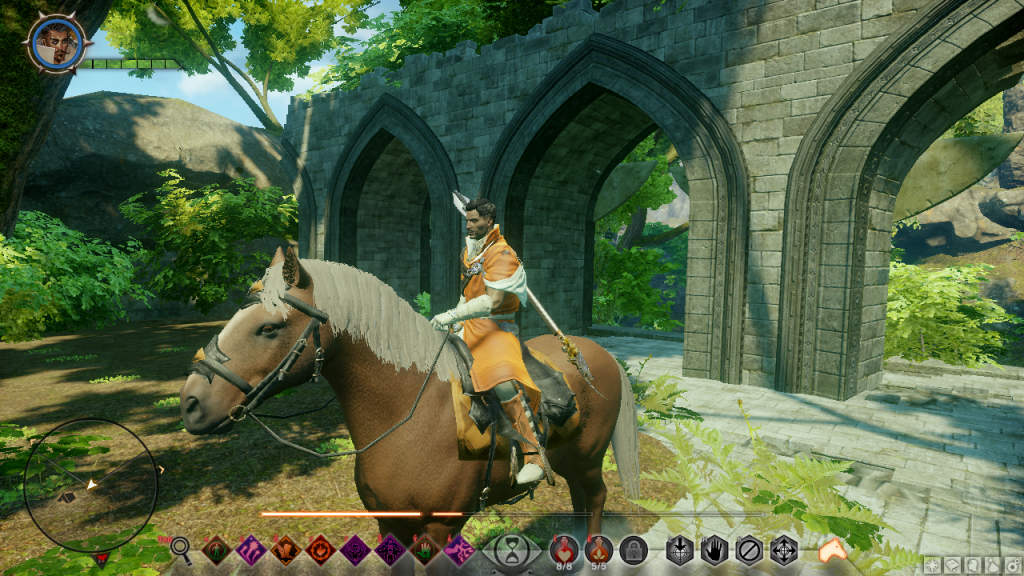
Task: Open the journal book button
Action: coord(951,565)
